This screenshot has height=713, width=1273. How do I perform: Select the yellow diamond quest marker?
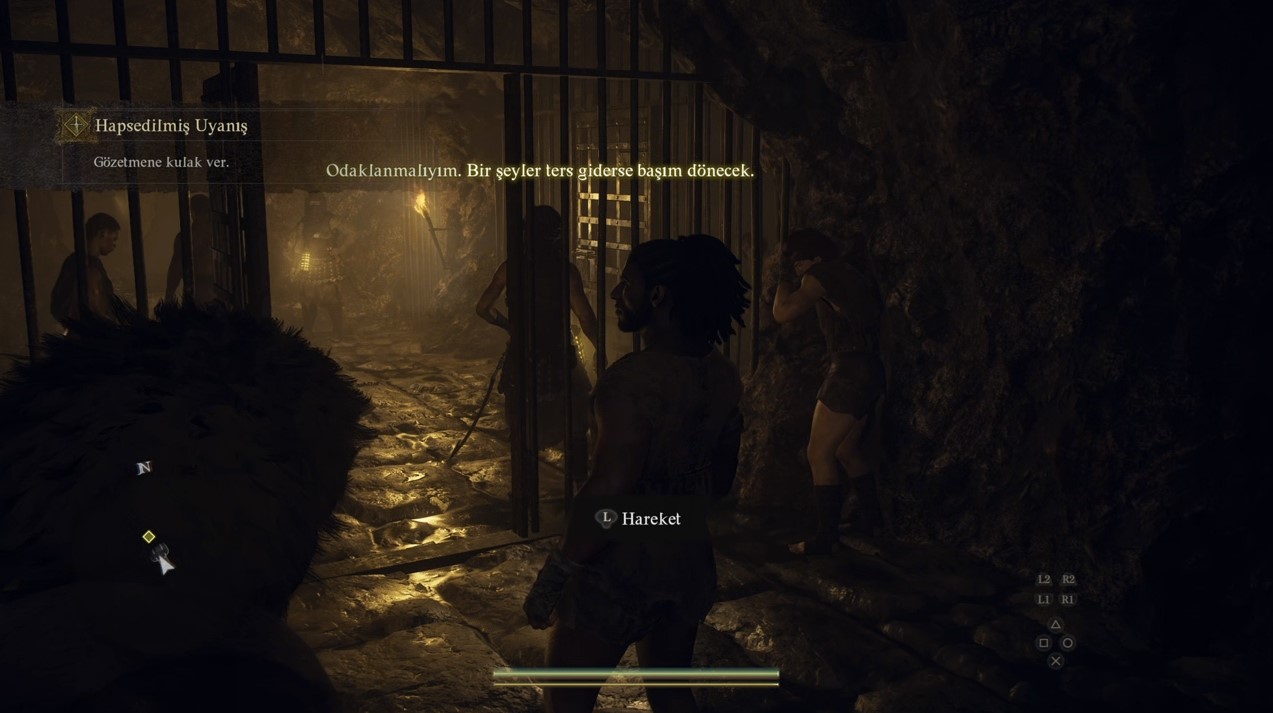click(149, 537)
